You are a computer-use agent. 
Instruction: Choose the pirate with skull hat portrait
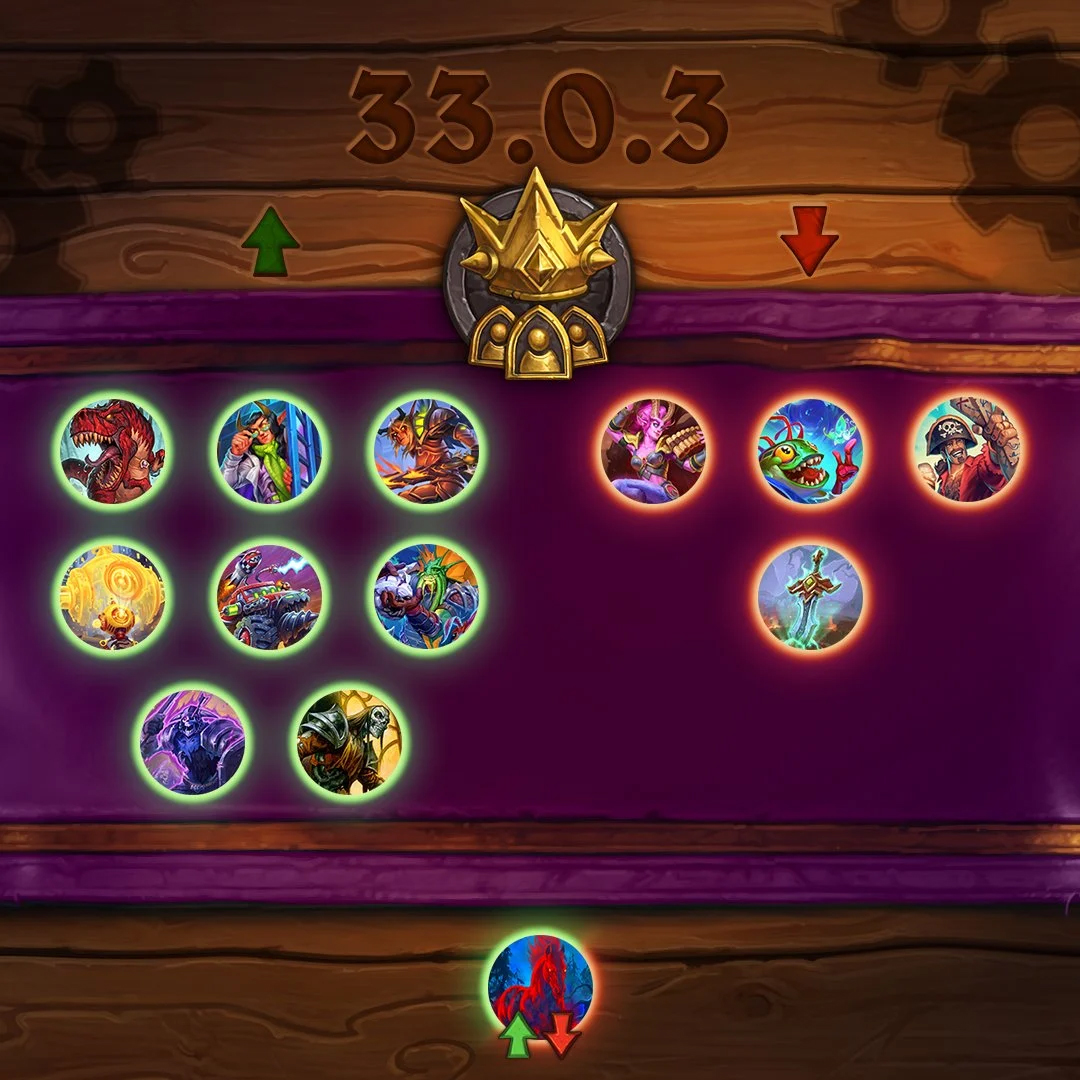coord(966,451)
